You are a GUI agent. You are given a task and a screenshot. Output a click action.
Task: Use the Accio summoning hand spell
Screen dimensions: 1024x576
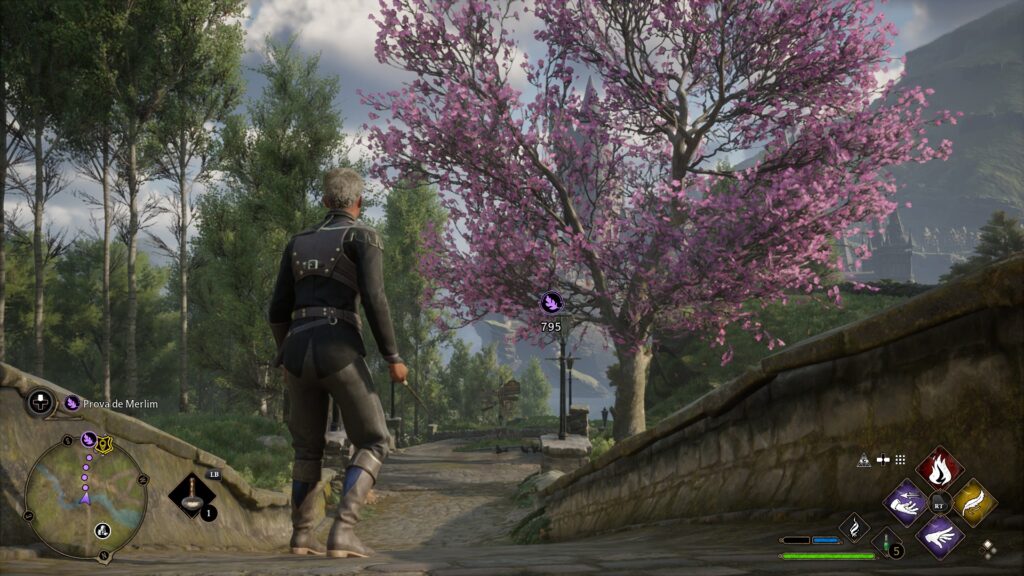(x=906, y=501)
